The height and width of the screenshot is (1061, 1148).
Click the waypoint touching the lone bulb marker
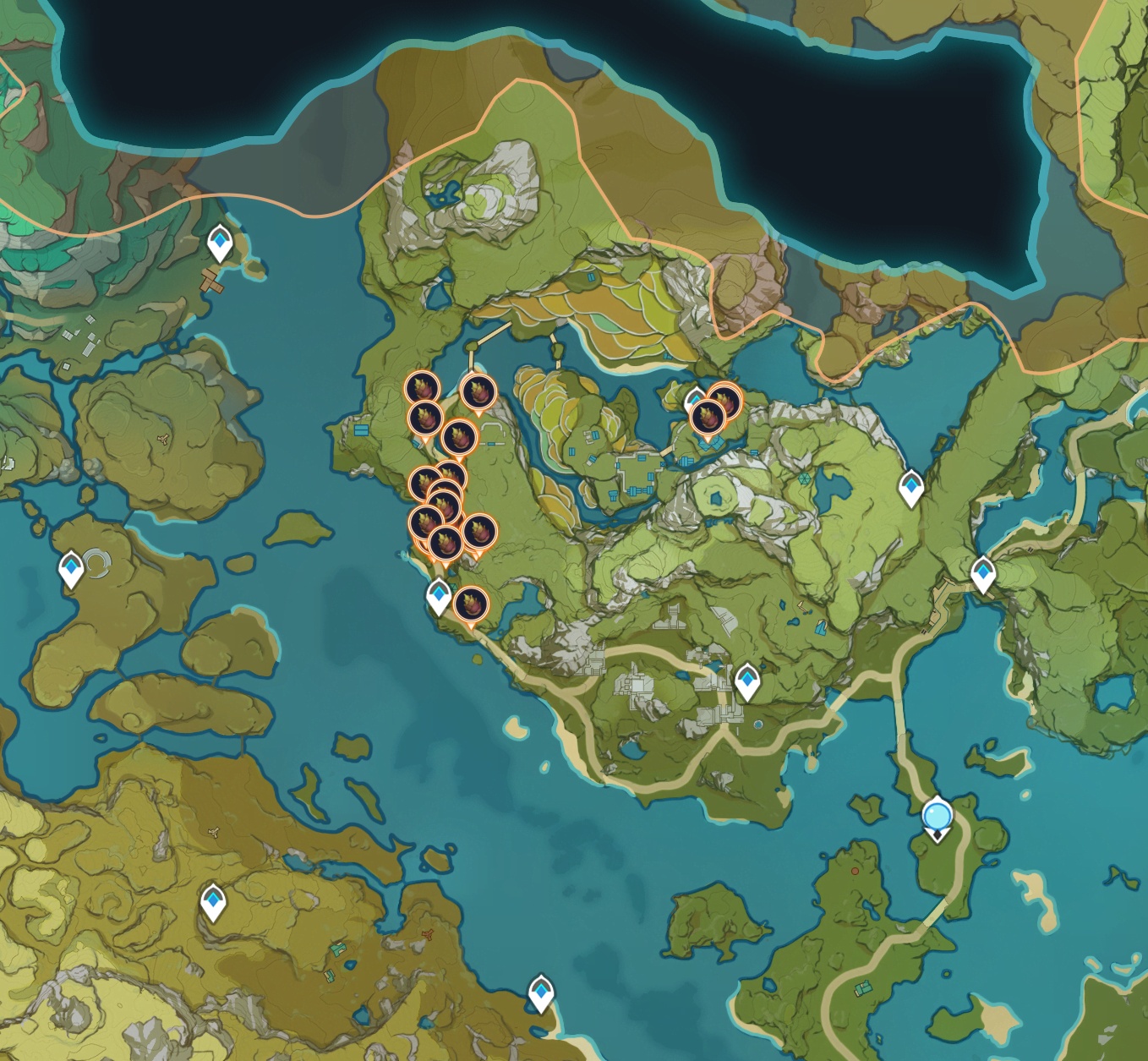pyautogui.click(x=438, y=596)
